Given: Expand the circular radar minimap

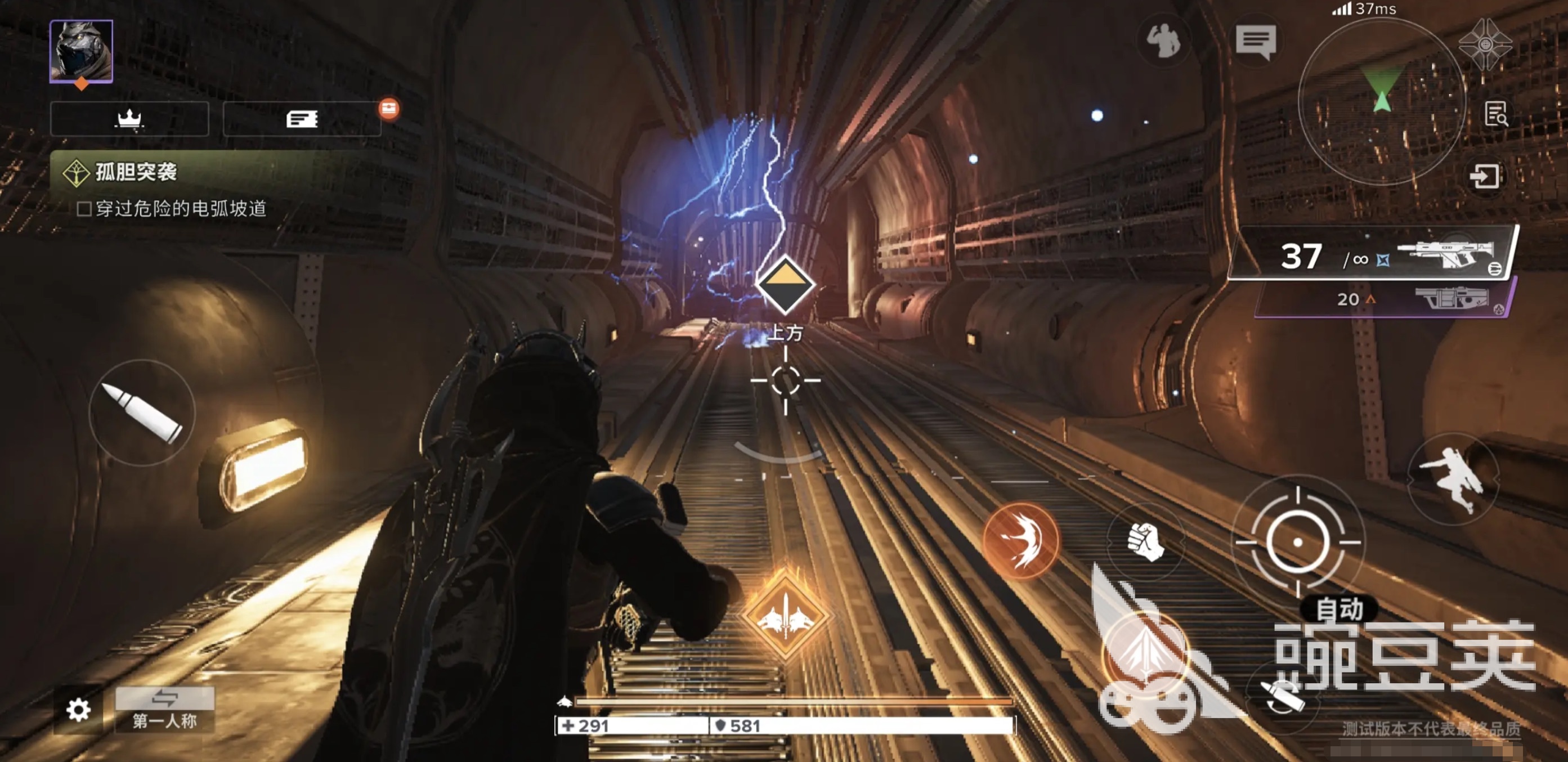Looking at the screenshot, I should tap(1381, 100).
